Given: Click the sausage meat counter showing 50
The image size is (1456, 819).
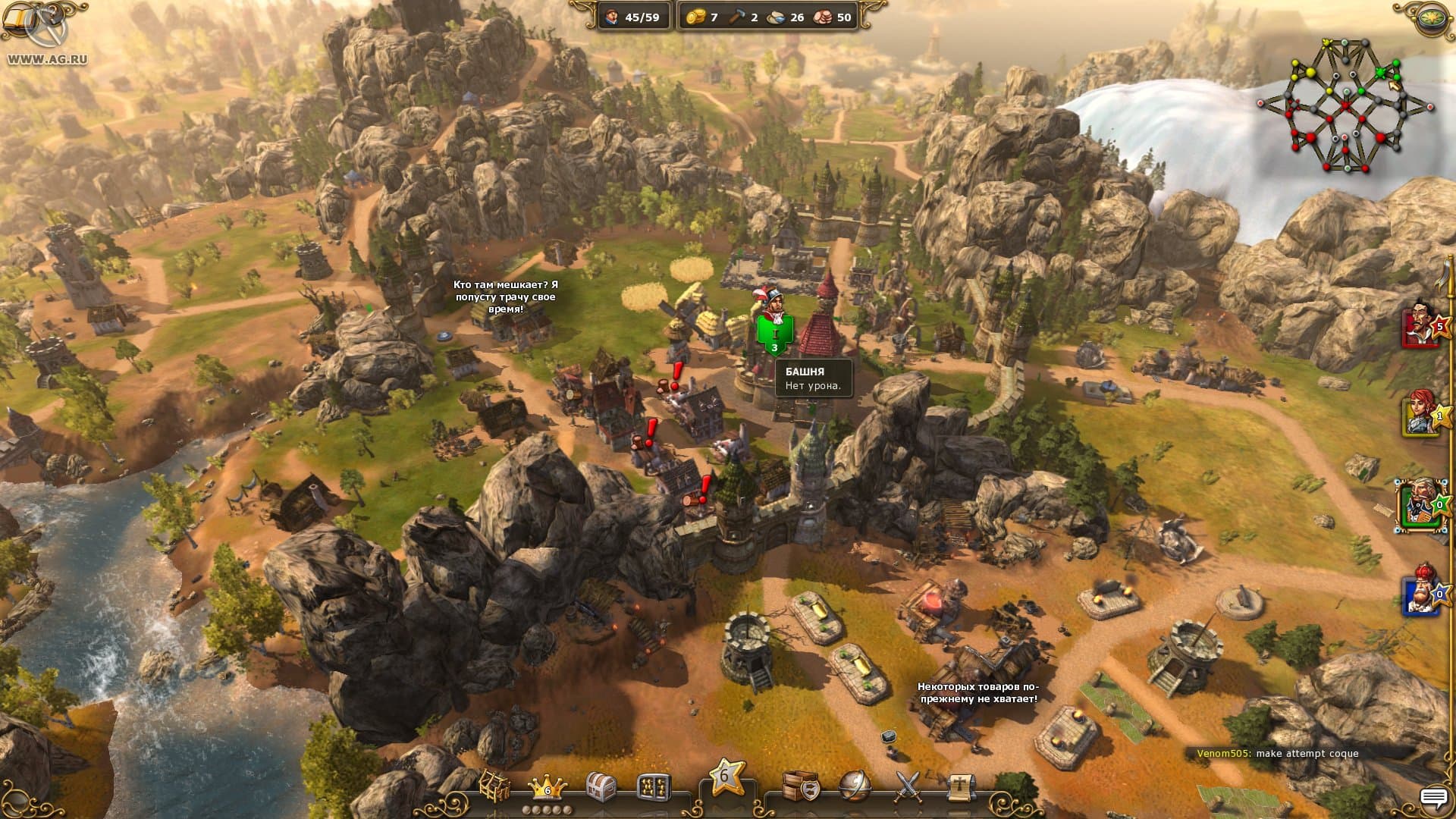Looking at the screenshot, I should click(x=824, y=17).
